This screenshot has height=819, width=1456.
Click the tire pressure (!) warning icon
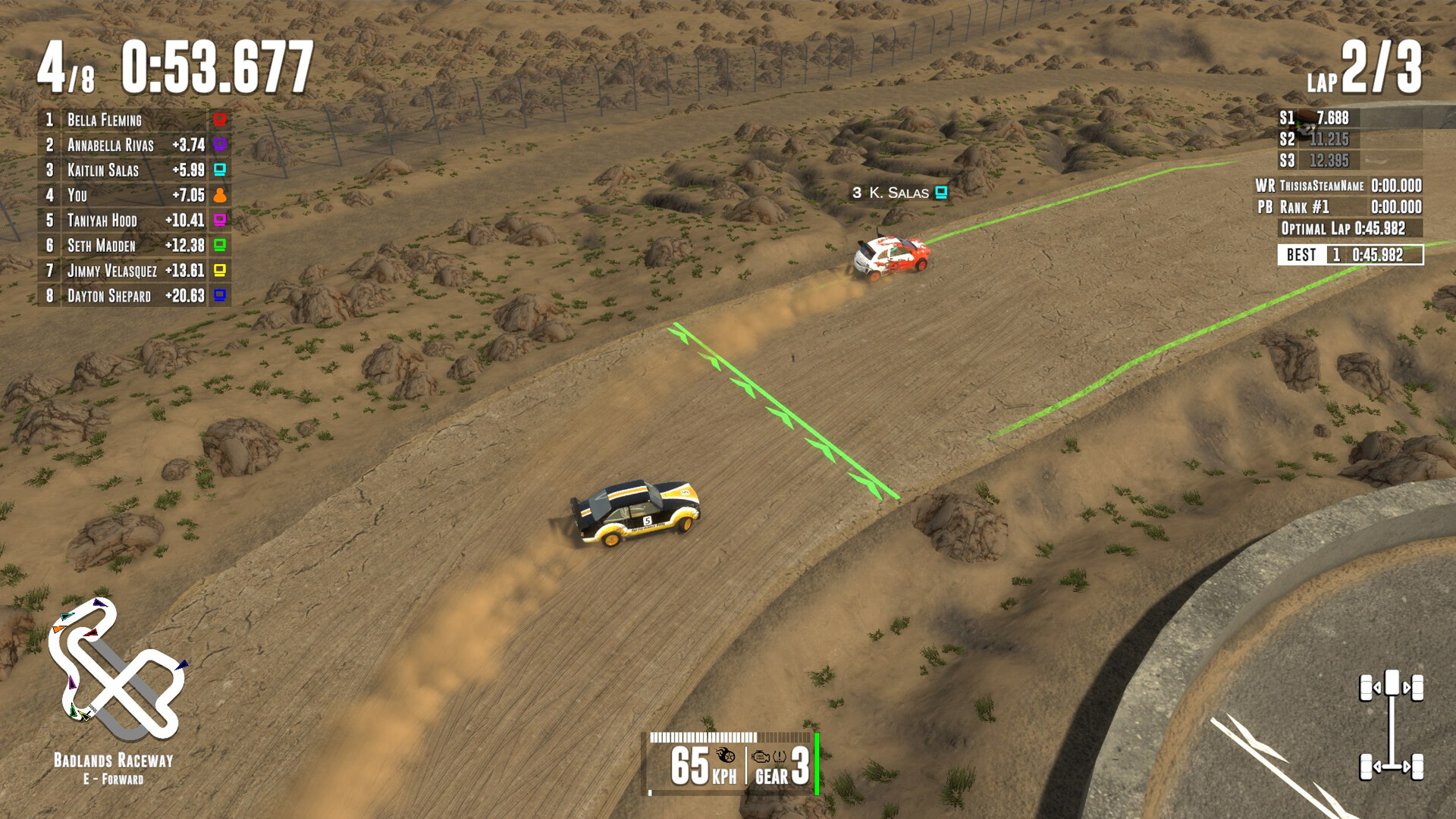(x=779, y=755)
